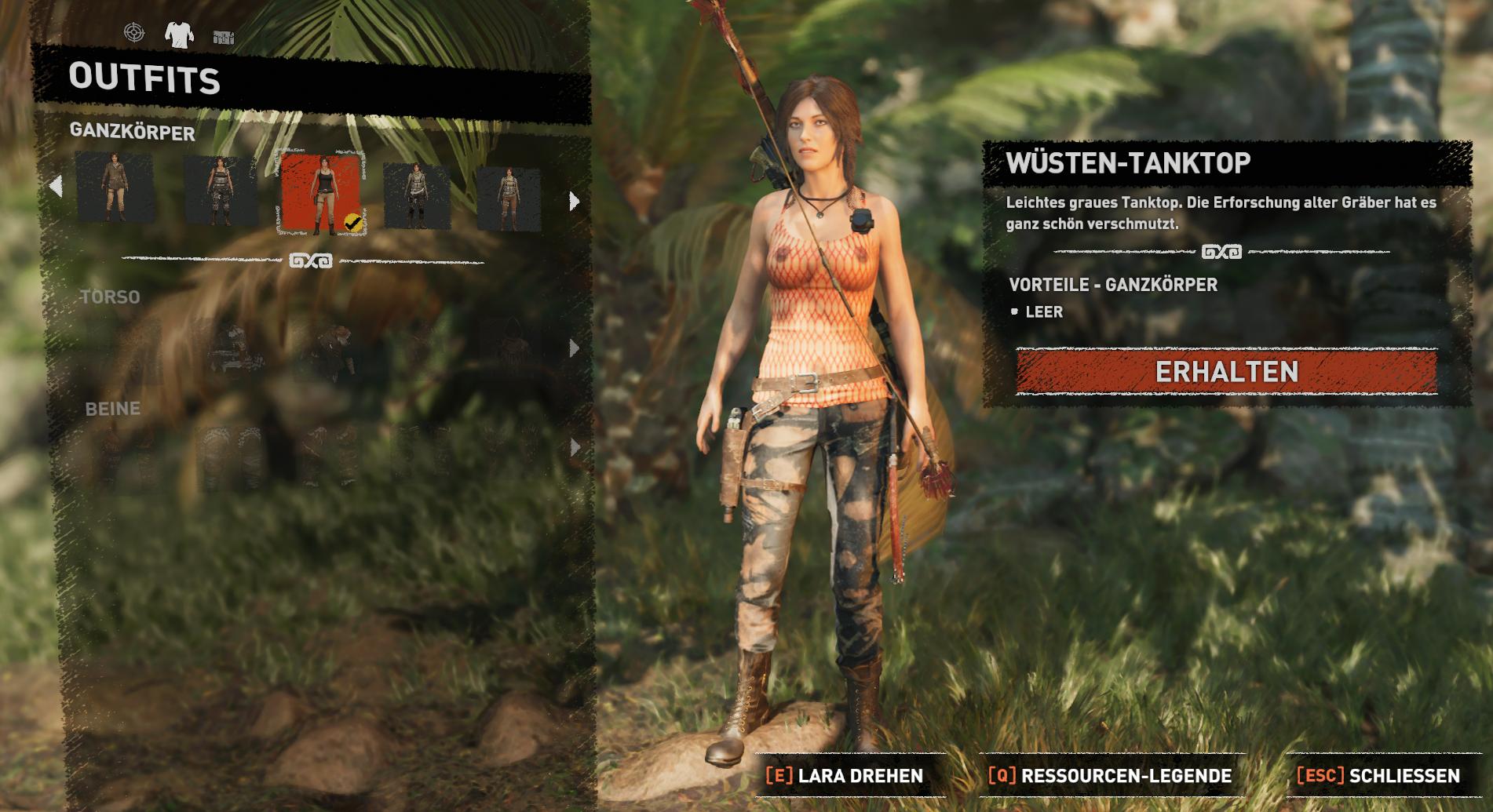Click the red ERHALTEN button
Image resolution: width=1493 pixels, height=812 pixels.
click(1226, 372)
